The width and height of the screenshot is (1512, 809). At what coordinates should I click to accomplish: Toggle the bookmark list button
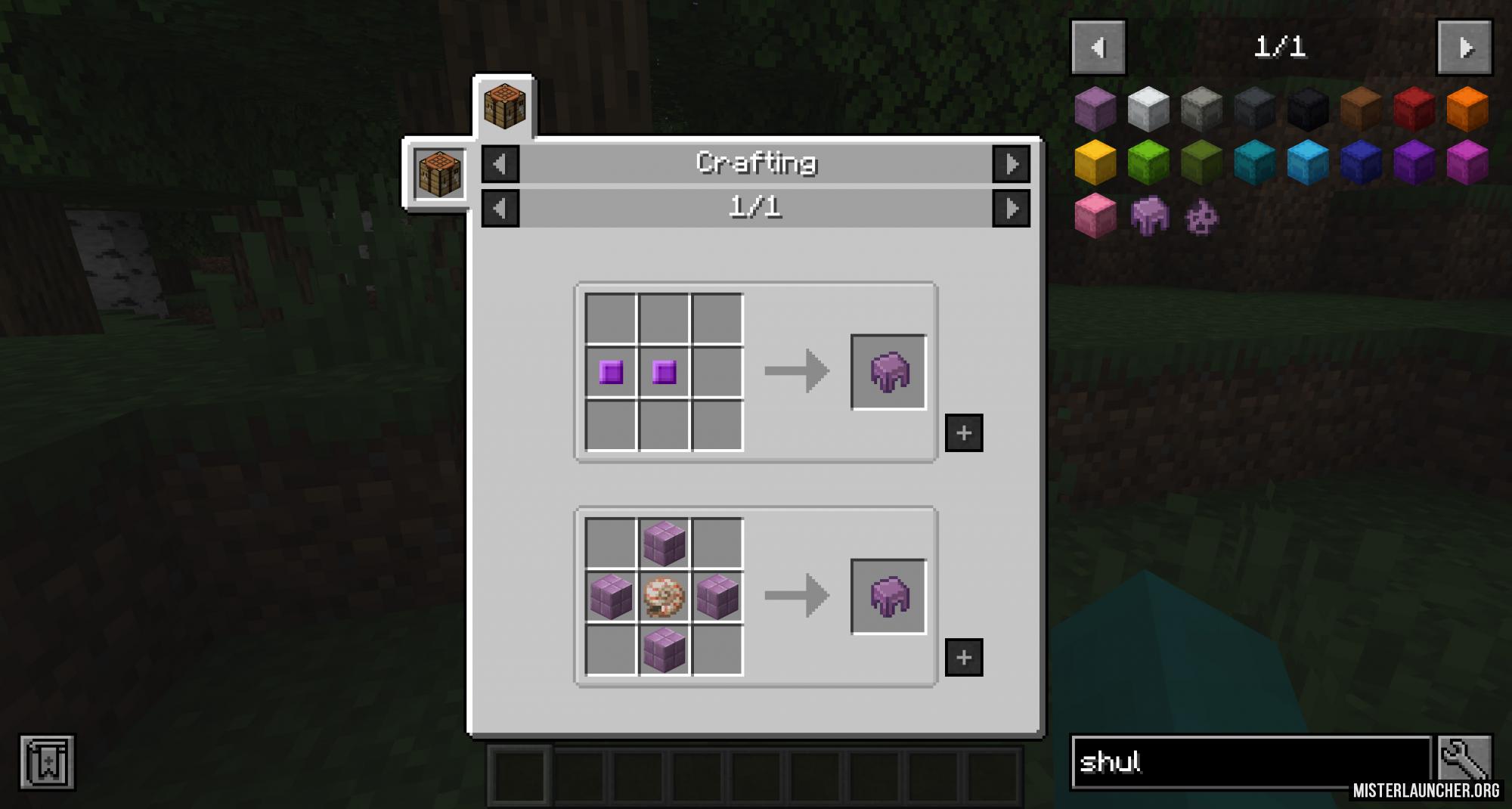pyautogui.click(x=47, y=762)
